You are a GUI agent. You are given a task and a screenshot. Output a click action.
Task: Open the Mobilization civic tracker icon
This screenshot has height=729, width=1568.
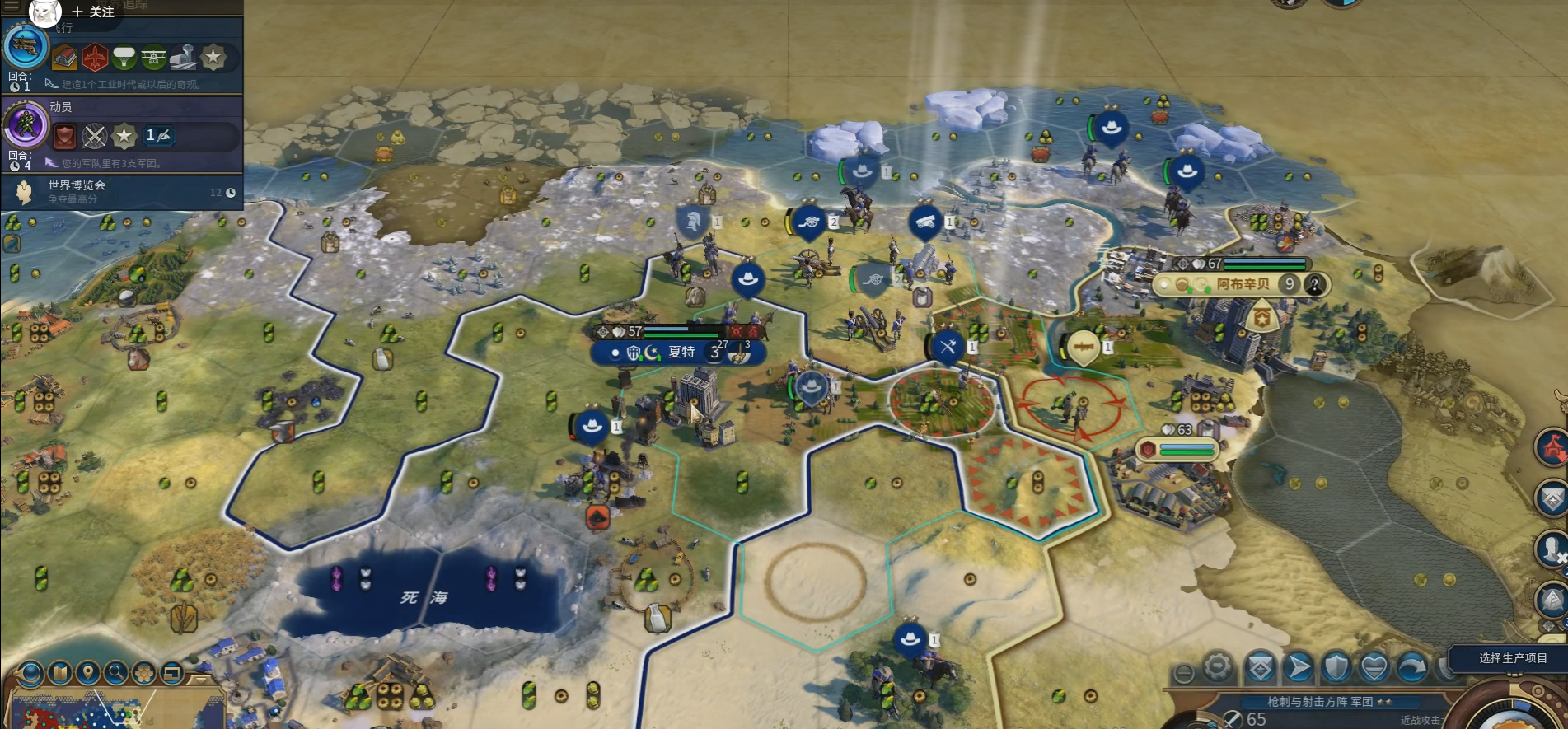[x=26, y=125]
